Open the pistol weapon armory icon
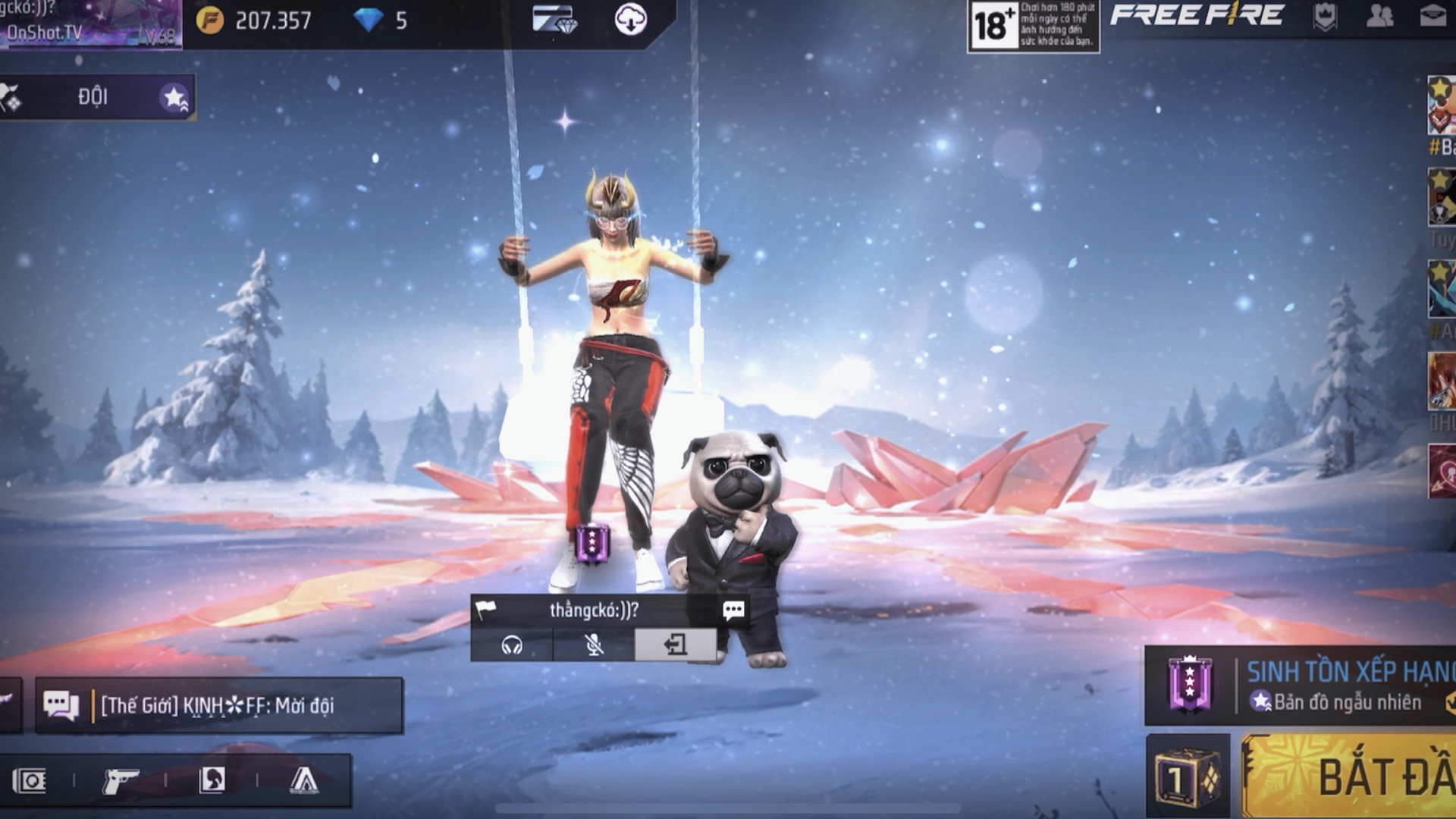The height and width of the screenshot is (819, 1456). [120, 780]
